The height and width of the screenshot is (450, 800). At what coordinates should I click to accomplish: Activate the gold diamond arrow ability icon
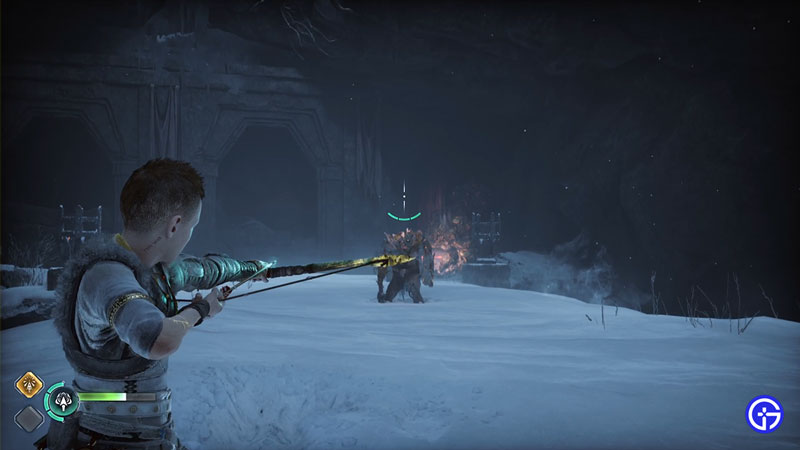point(27,386)
